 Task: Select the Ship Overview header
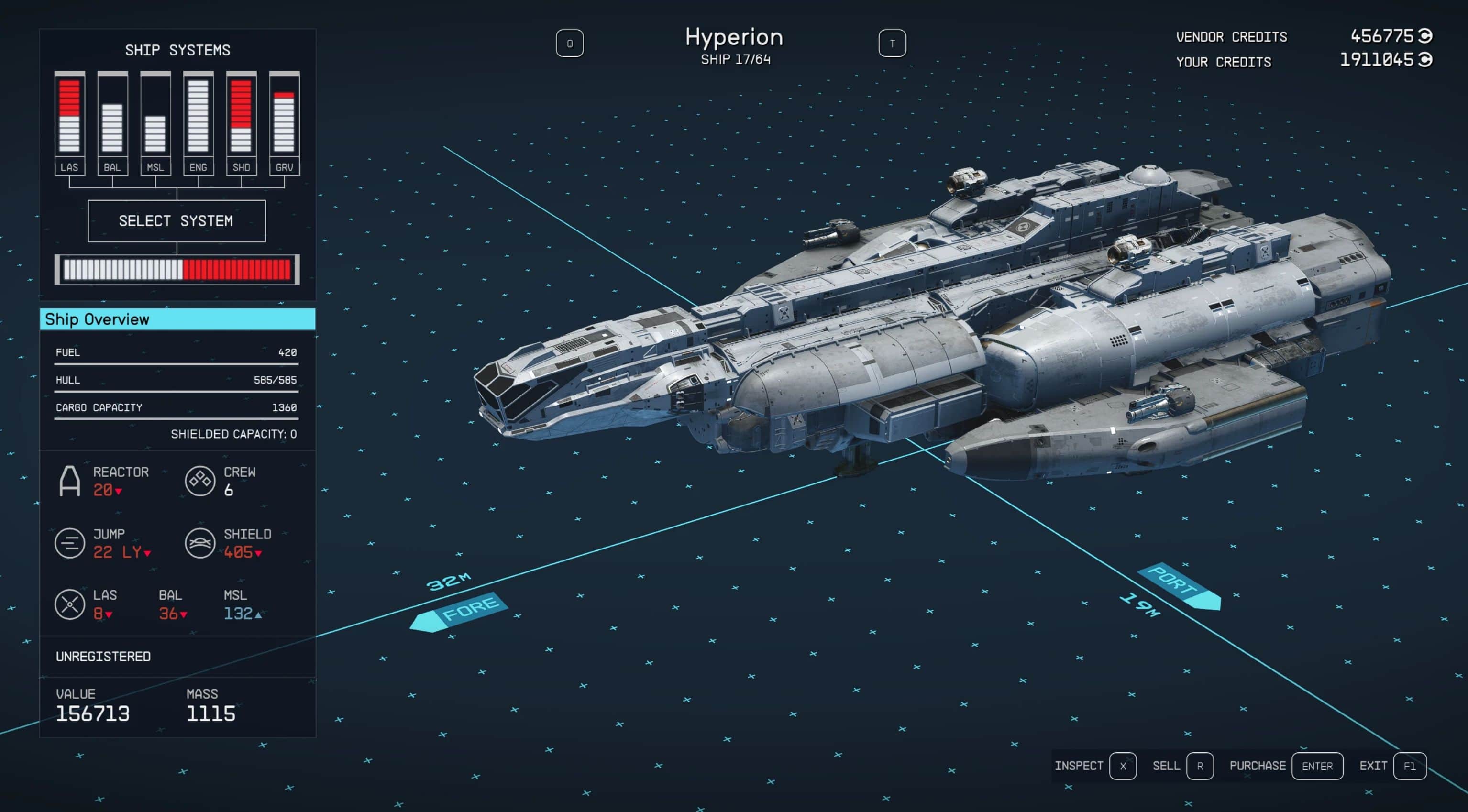coord(177,319)
